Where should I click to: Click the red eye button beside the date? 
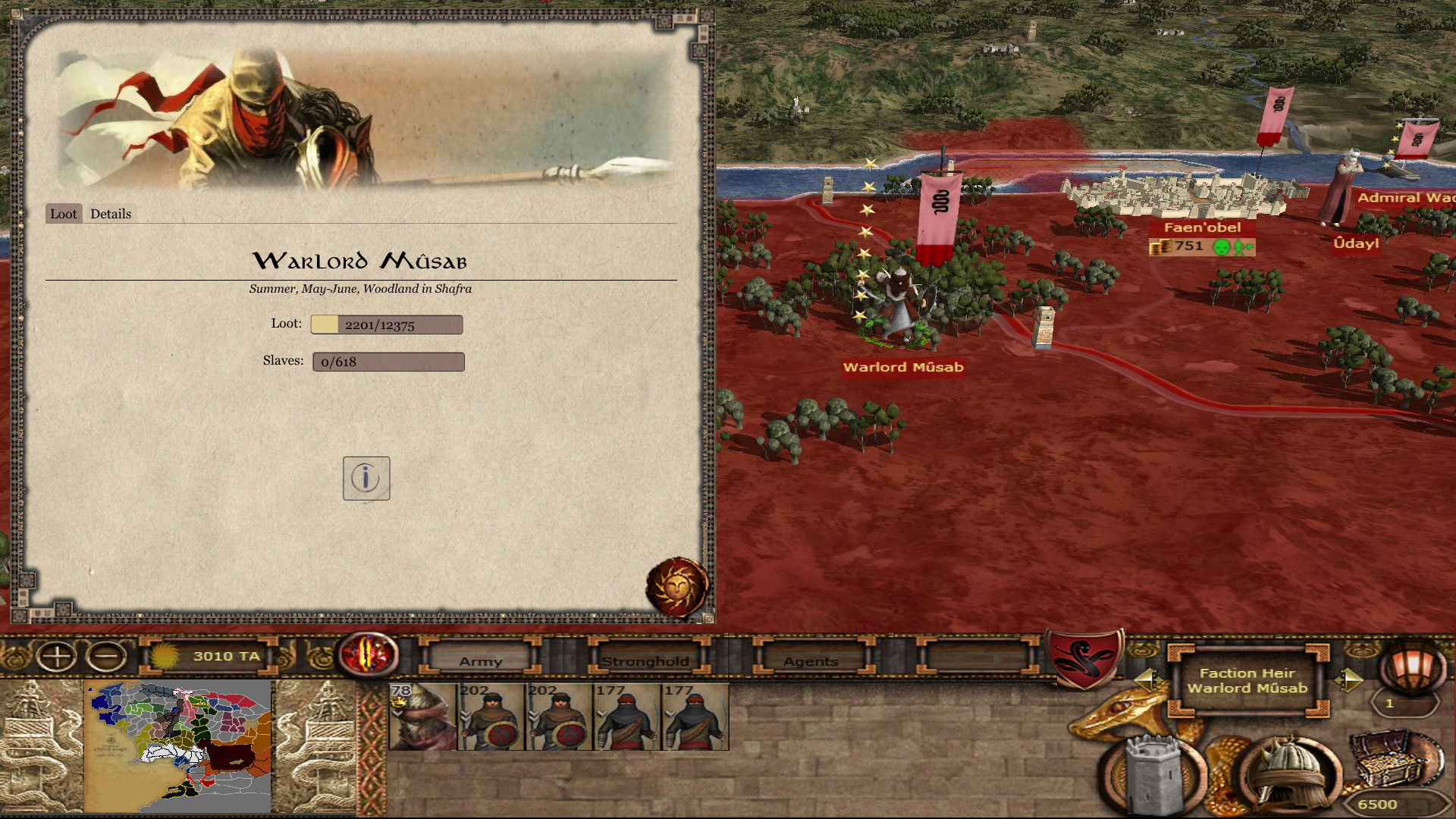369,654
